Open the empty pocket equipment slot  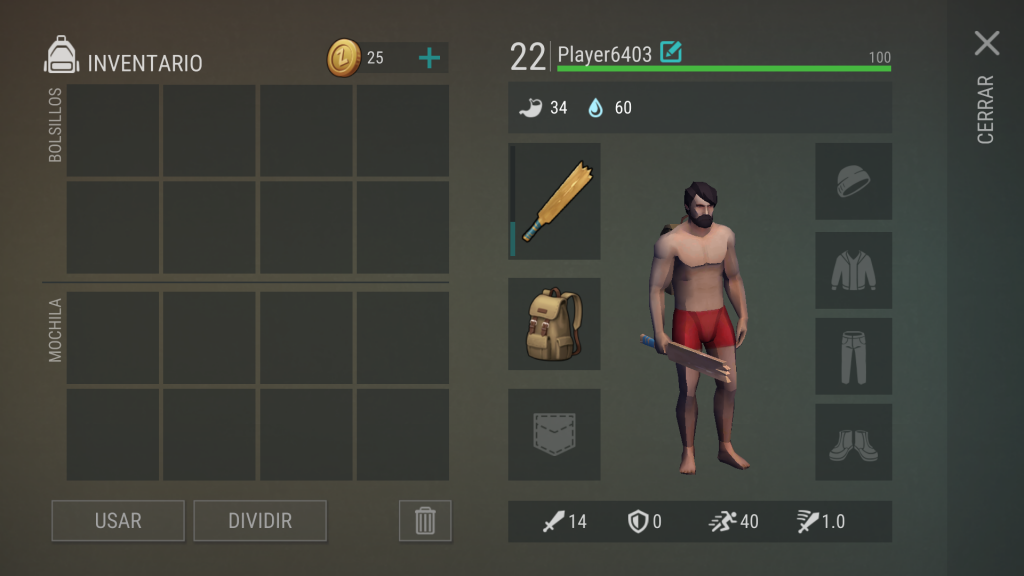tap(554, 434)
